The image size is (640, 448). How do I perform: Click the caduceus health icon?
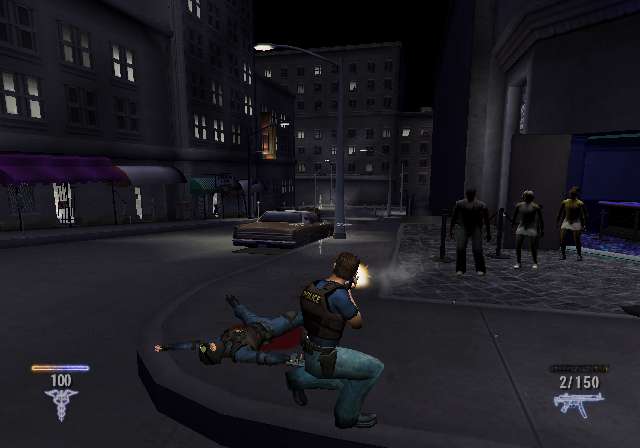pyautogui.click(x=60, y=403)
